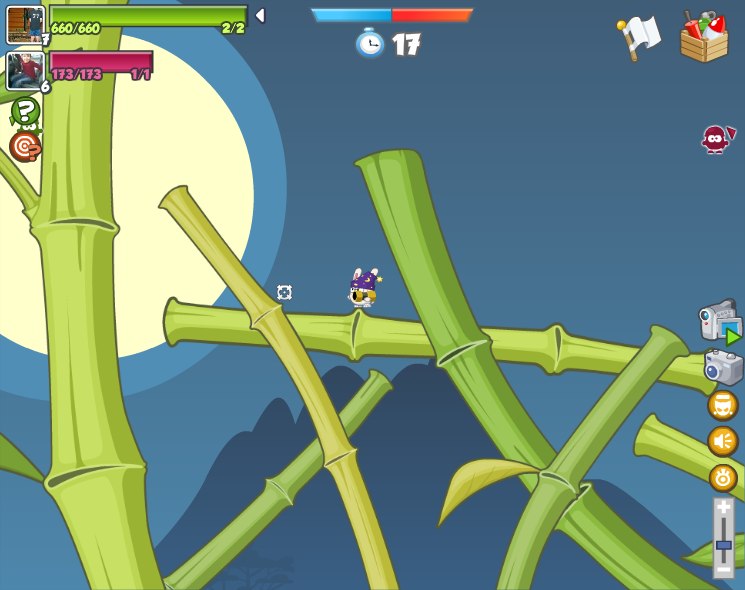Open the green question mark help
745x590 pixels.
26,110
